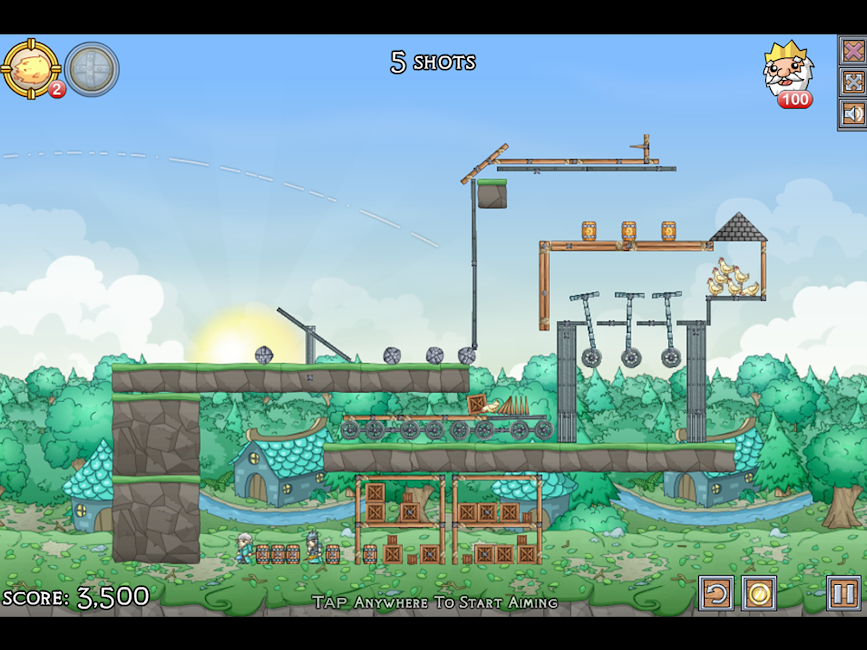The height and width of the screenshot is (650, 867).
Task: Toggle fullscreen with the arrows button
Action: pos(853,82)
